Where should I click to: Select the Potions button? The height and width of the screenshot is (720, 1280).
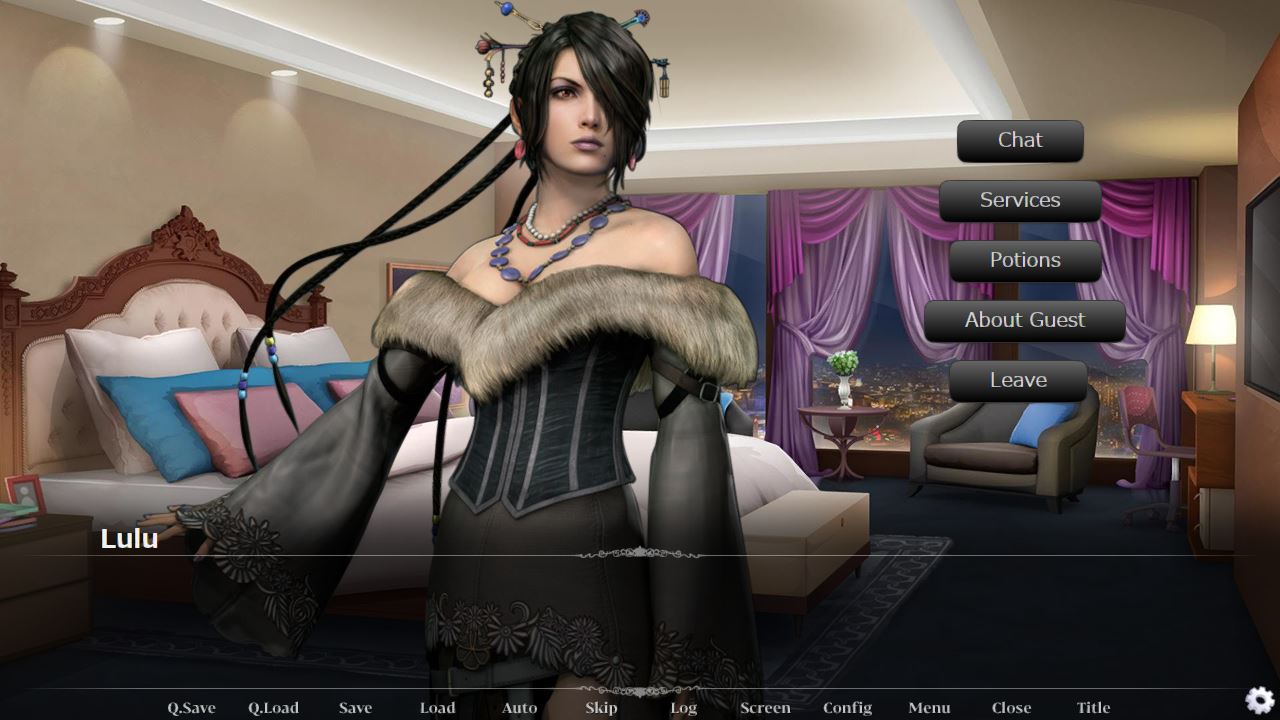pos(1025,261)
